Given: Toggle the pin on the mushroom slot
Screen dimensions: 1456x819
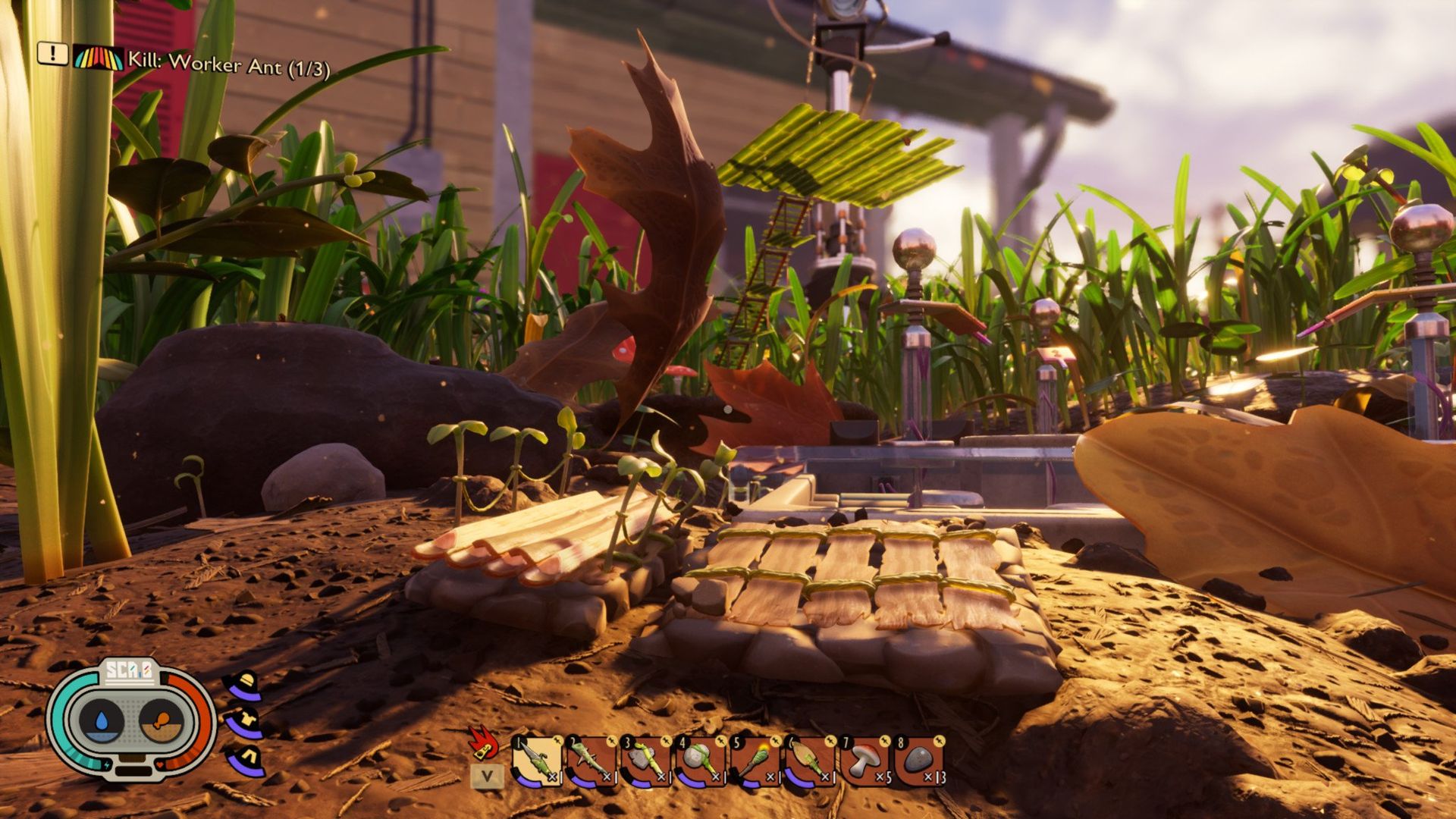Looking at the screenshot, I should 886,740.
